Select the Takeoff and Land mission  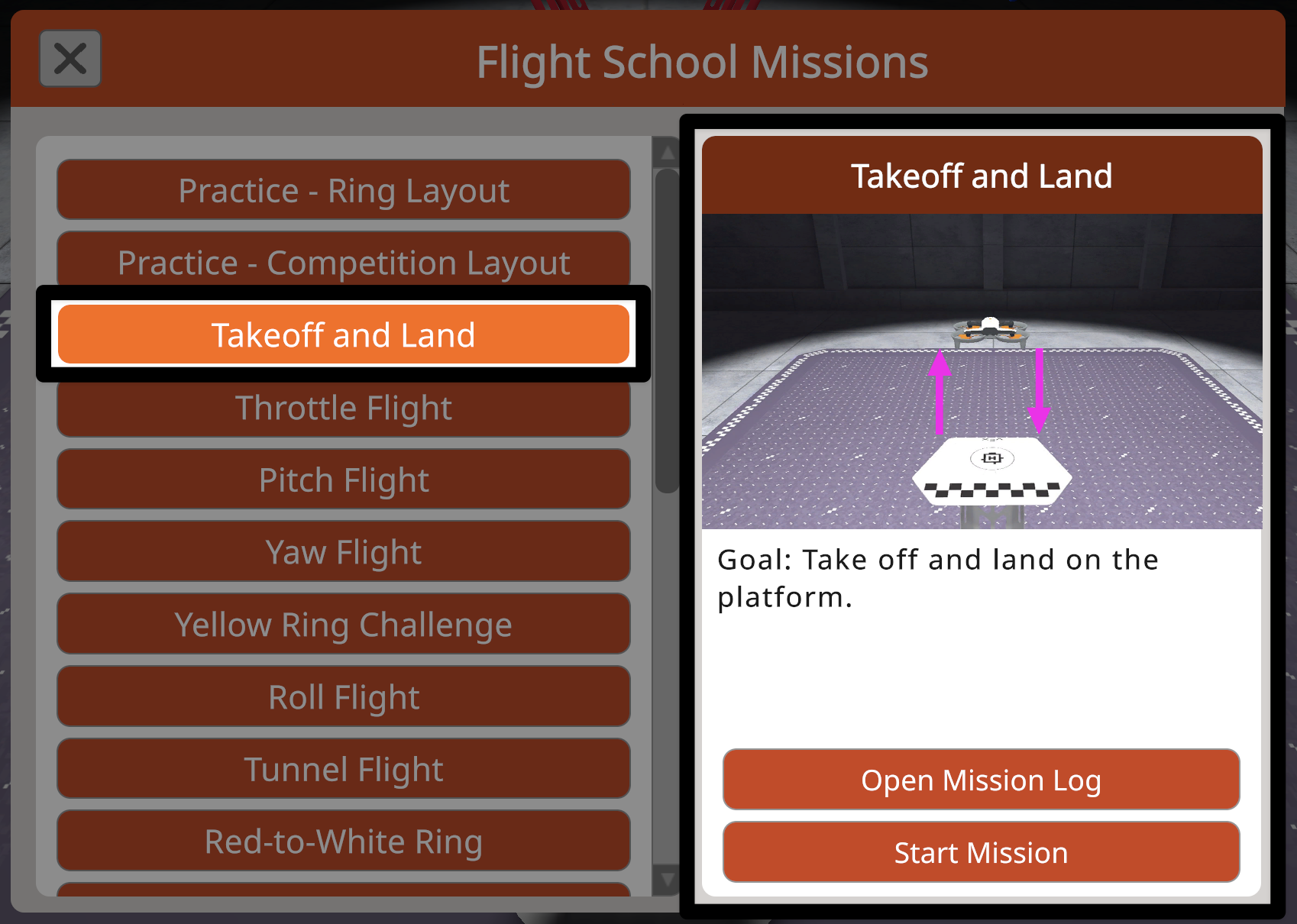click(x=344, y=334)
